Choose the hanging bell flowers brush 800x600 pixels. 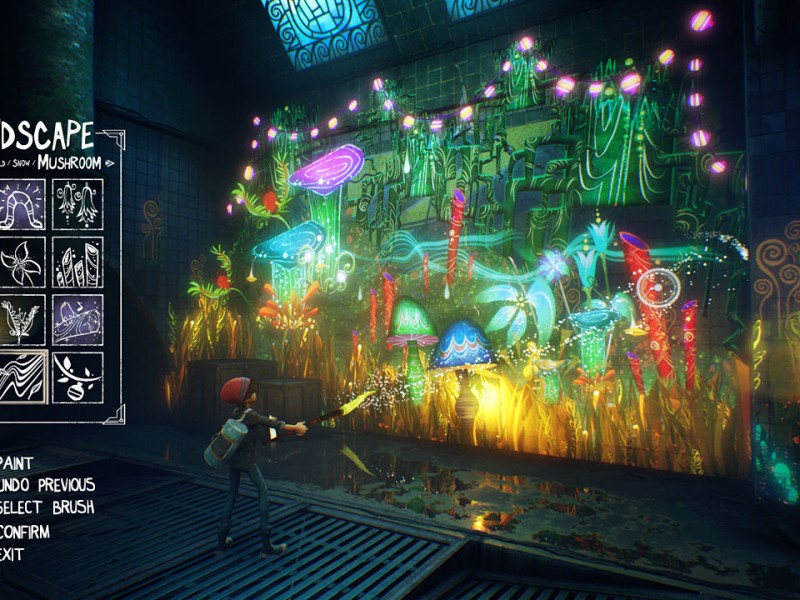click(x=77, y=205)
